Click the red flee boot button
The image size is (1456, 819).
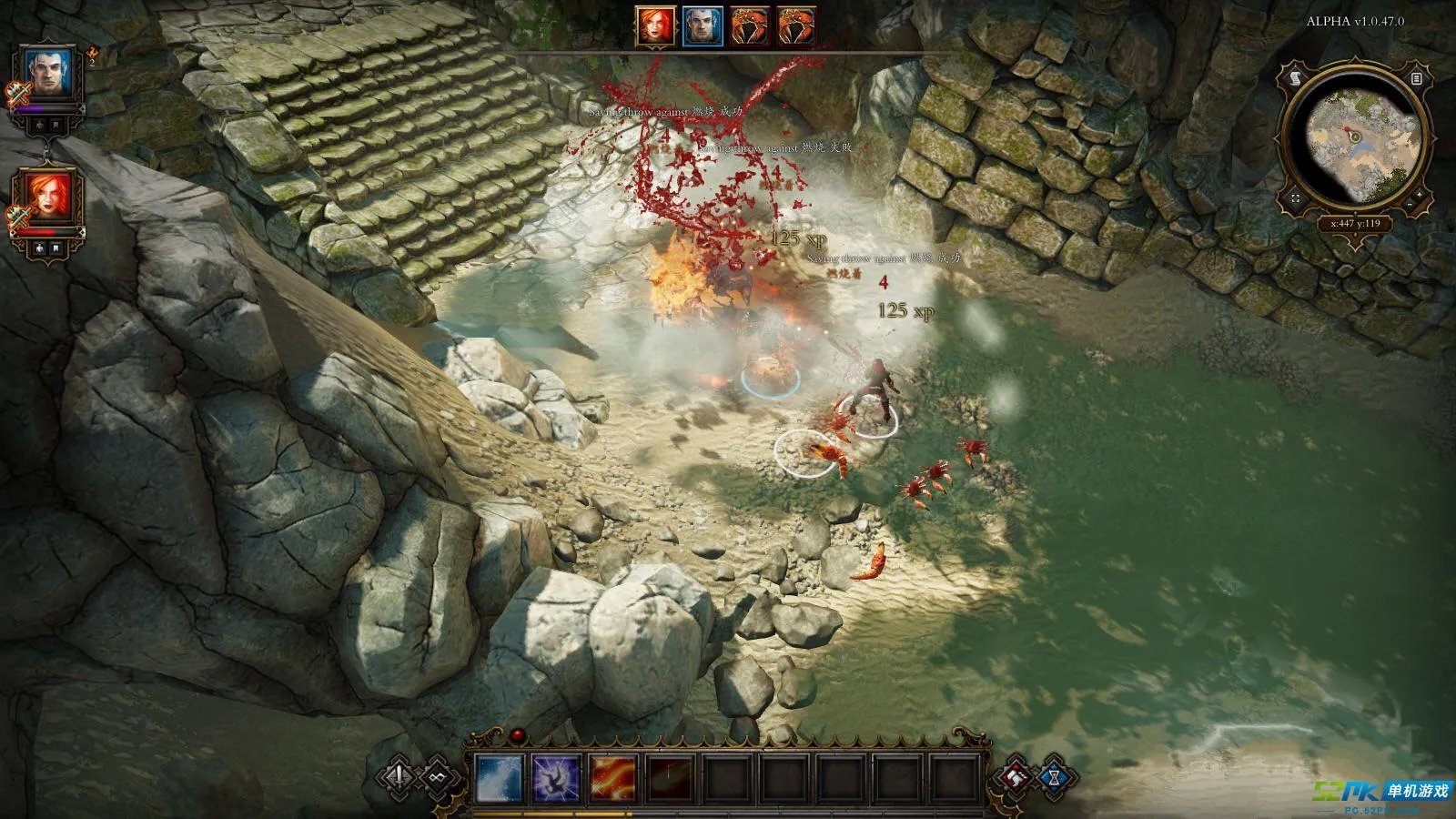(x=1016, y=776)
